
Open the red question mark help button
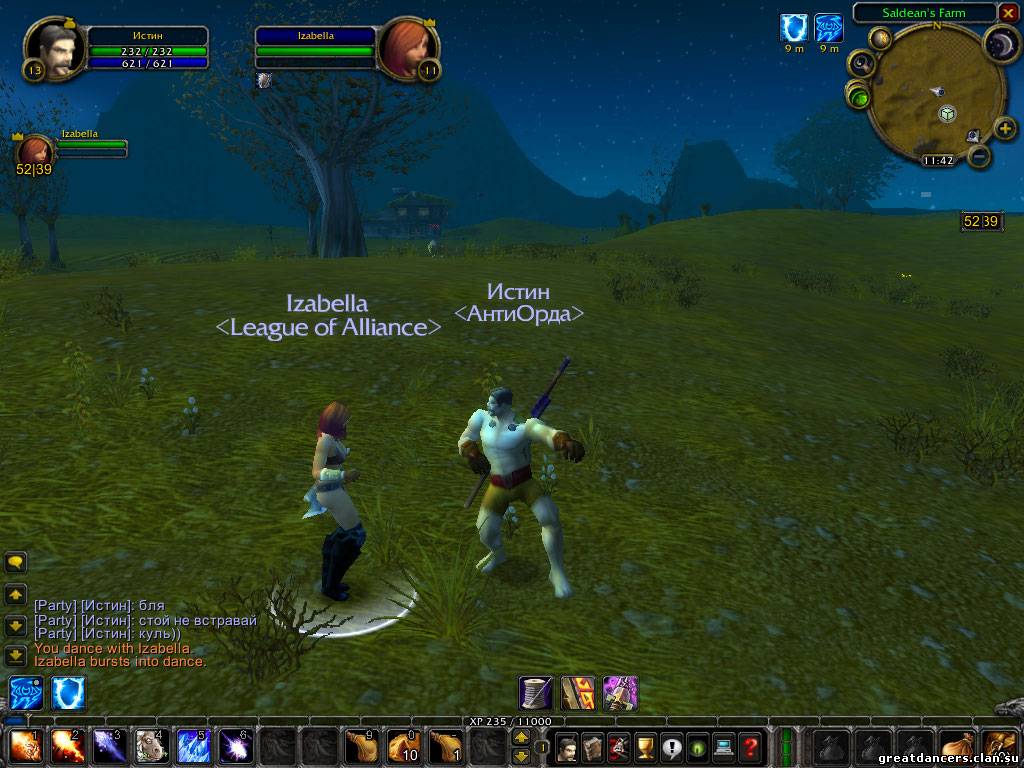coord(750,746)
